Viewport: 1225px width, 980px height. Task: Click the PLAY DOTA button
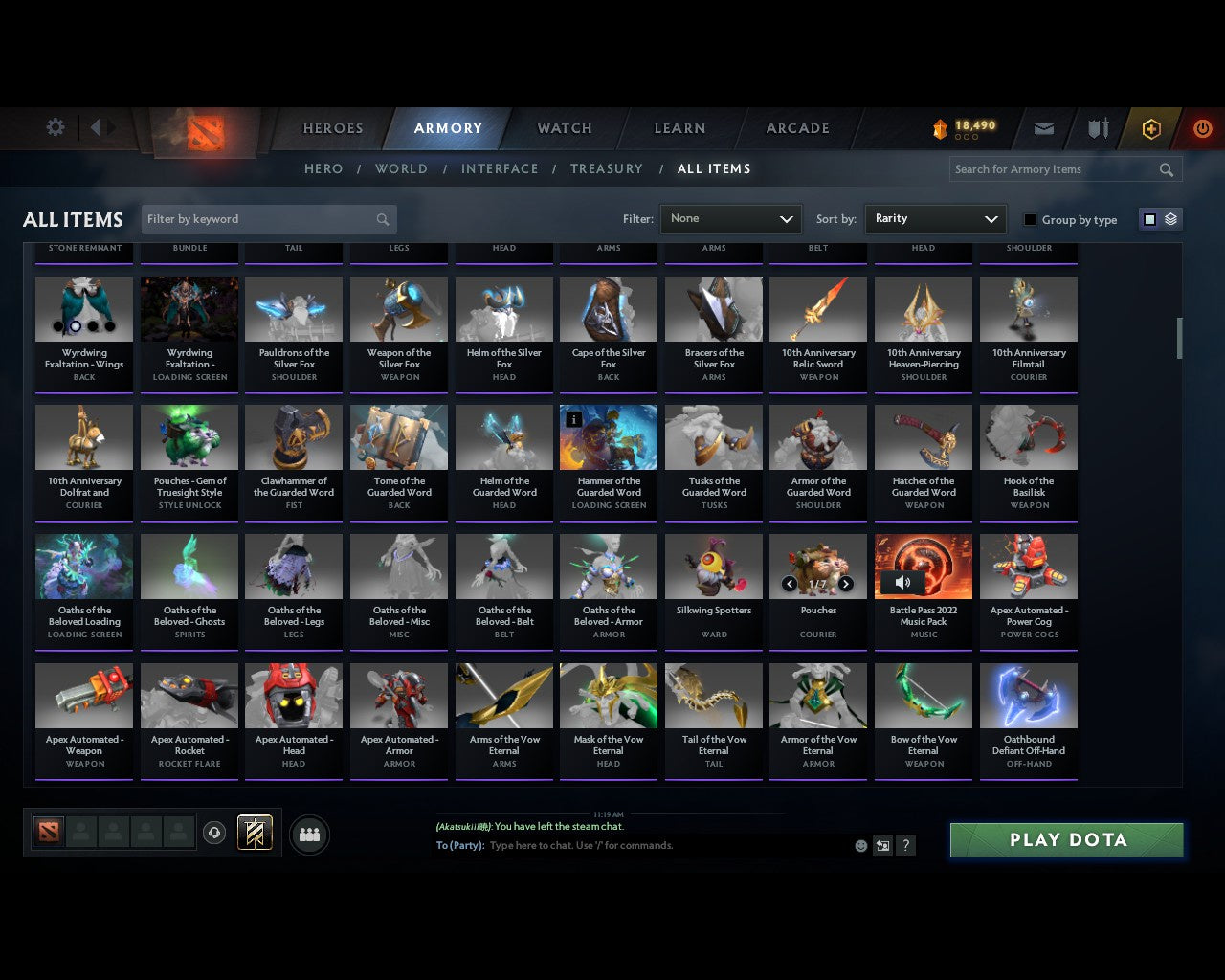click(1066, 839)
